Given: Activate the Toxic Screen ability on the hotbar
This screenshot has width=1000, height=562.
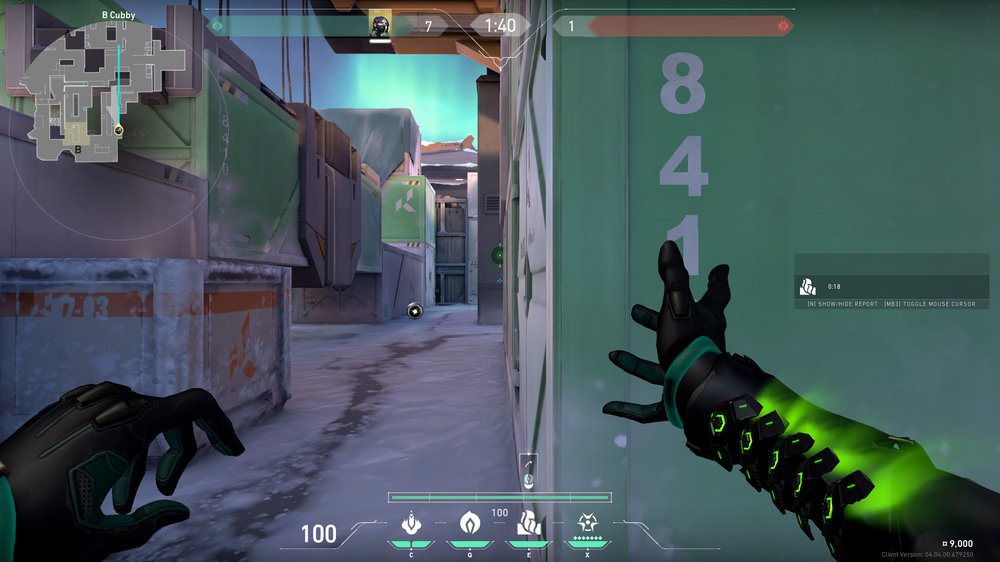Looking at the screenshot, I should click(x=527, y=523).
